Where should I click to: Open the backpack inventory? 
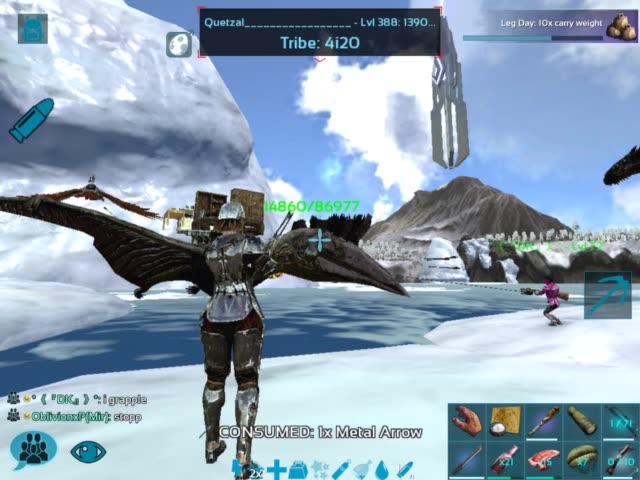[32, 28]
